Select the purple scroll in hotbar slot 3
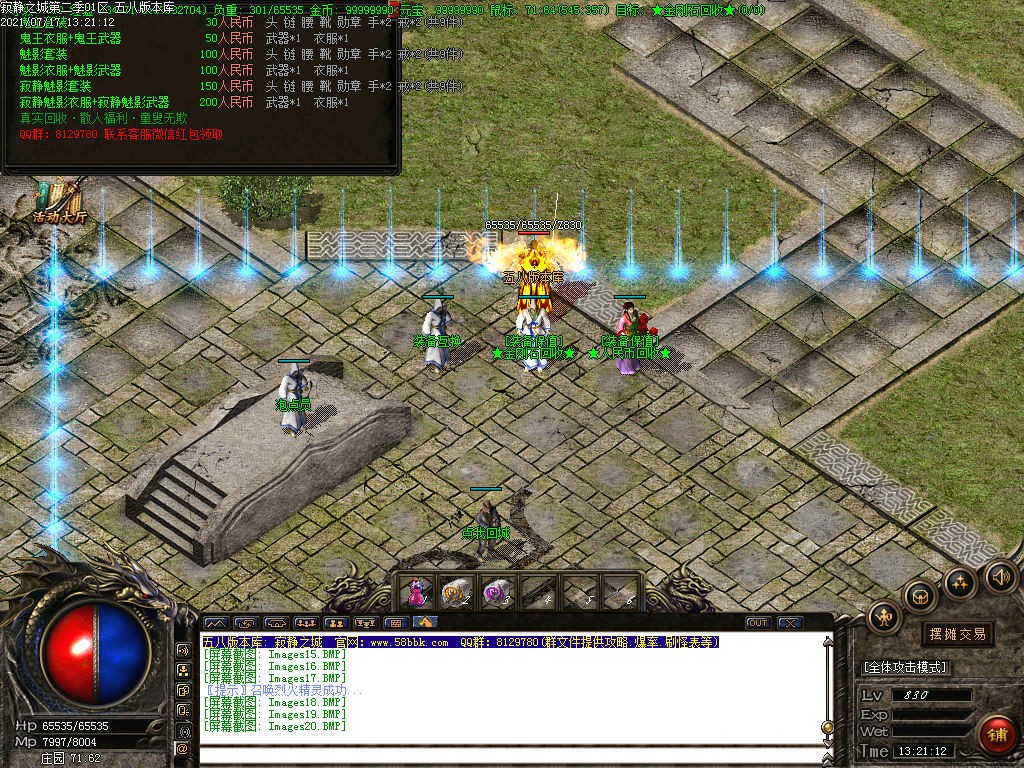 click(497, 592)
